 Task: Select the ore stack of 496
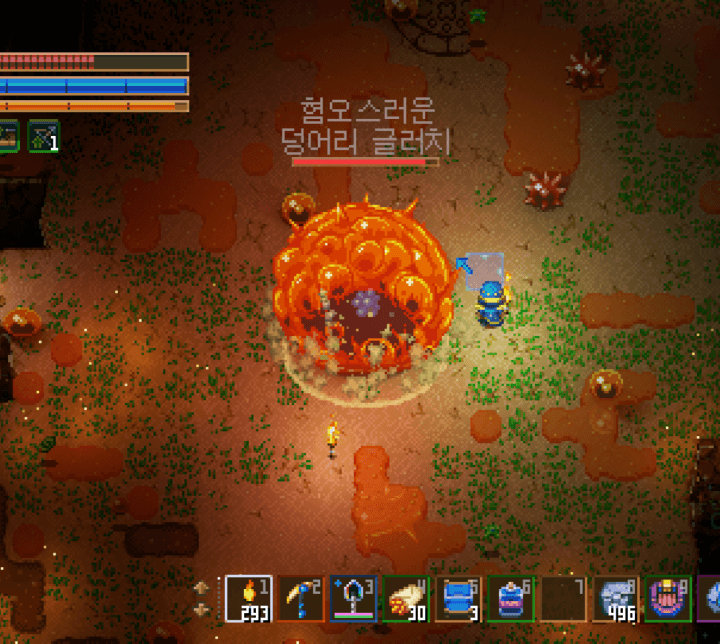616,598
